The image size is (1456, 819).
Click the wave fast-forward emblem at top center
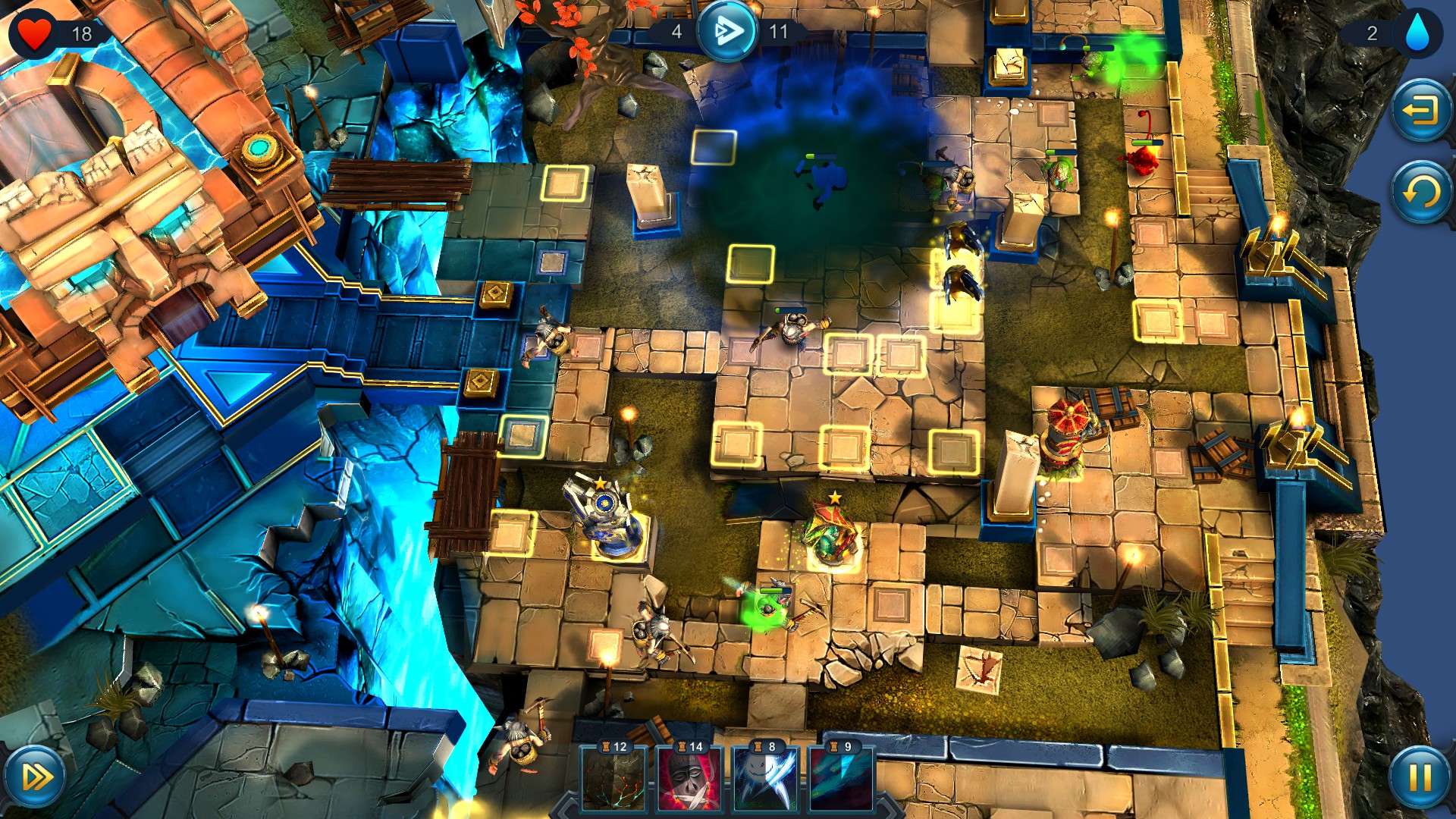point(727,30)
